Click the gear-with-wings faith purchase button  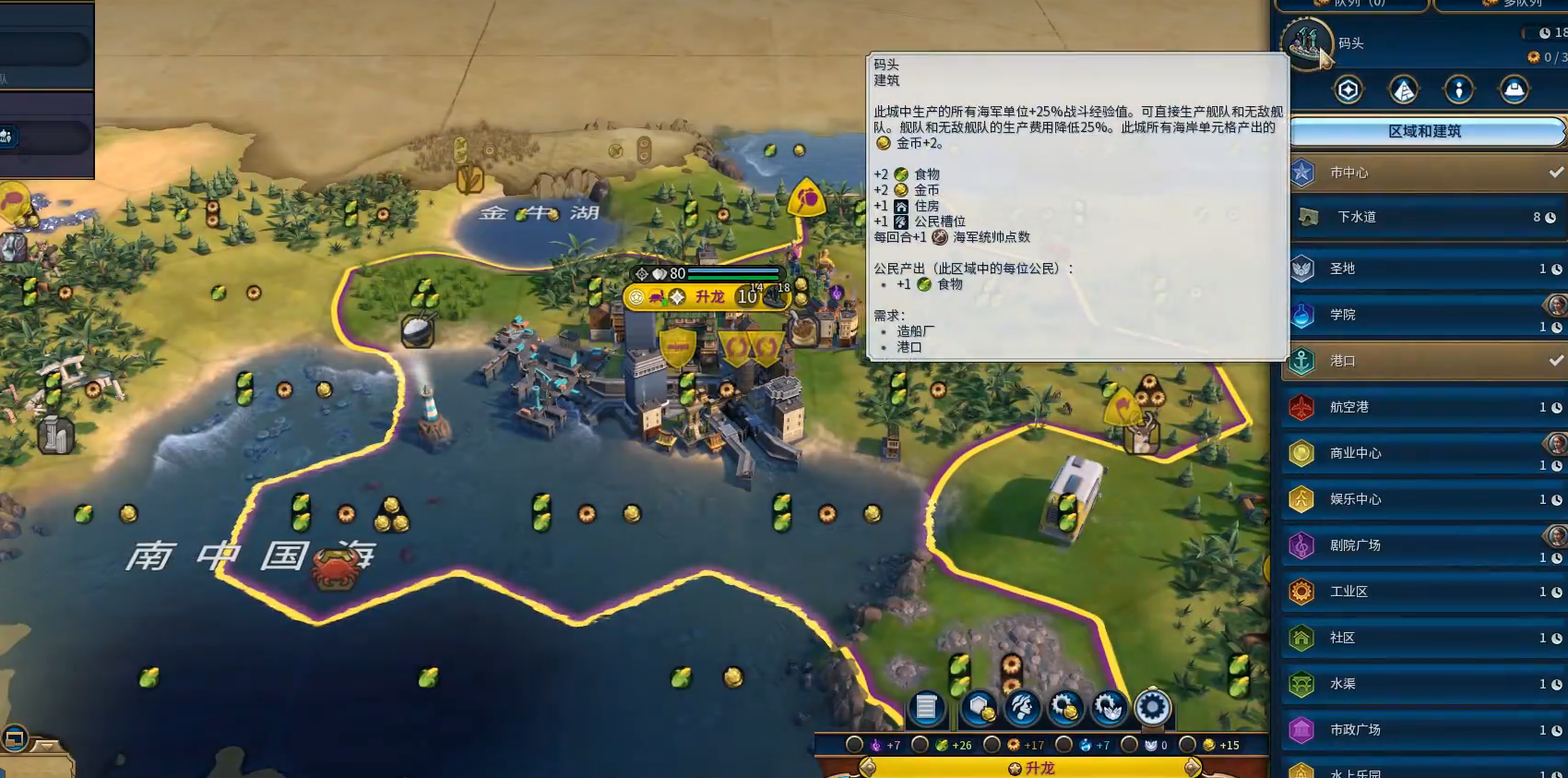point(1109,708)
